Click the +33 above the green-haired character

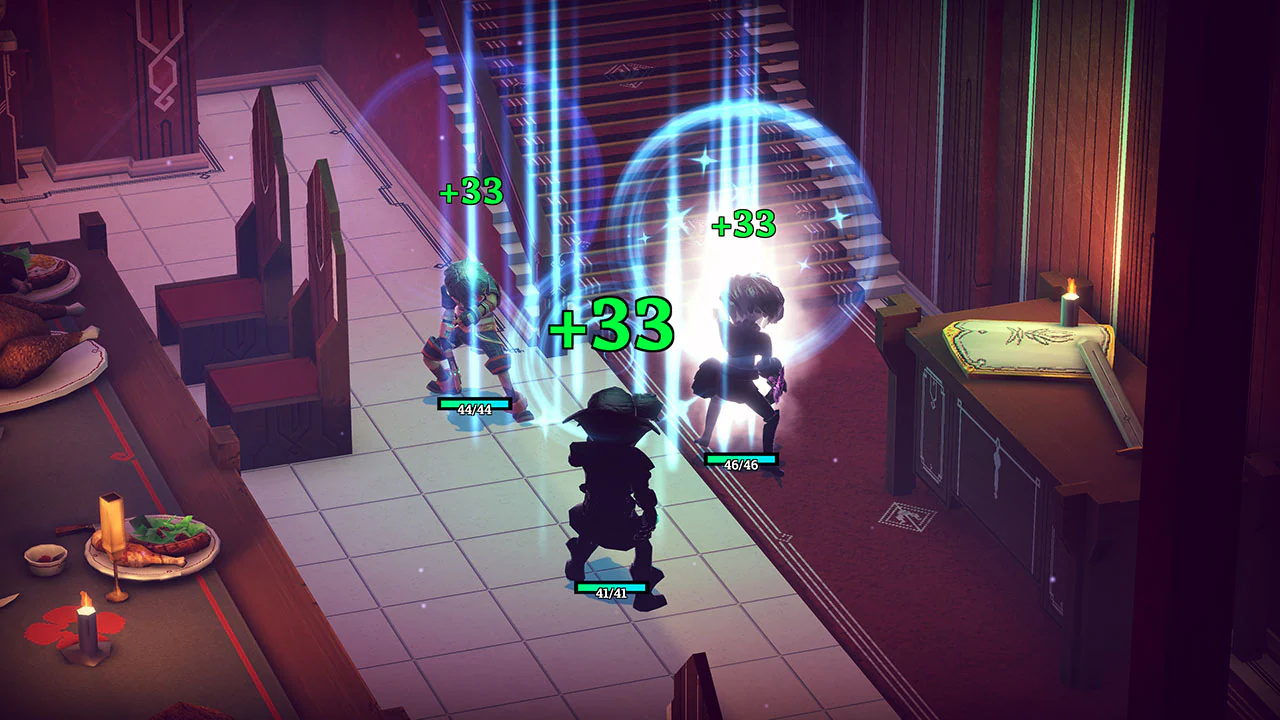pos(470,194)
